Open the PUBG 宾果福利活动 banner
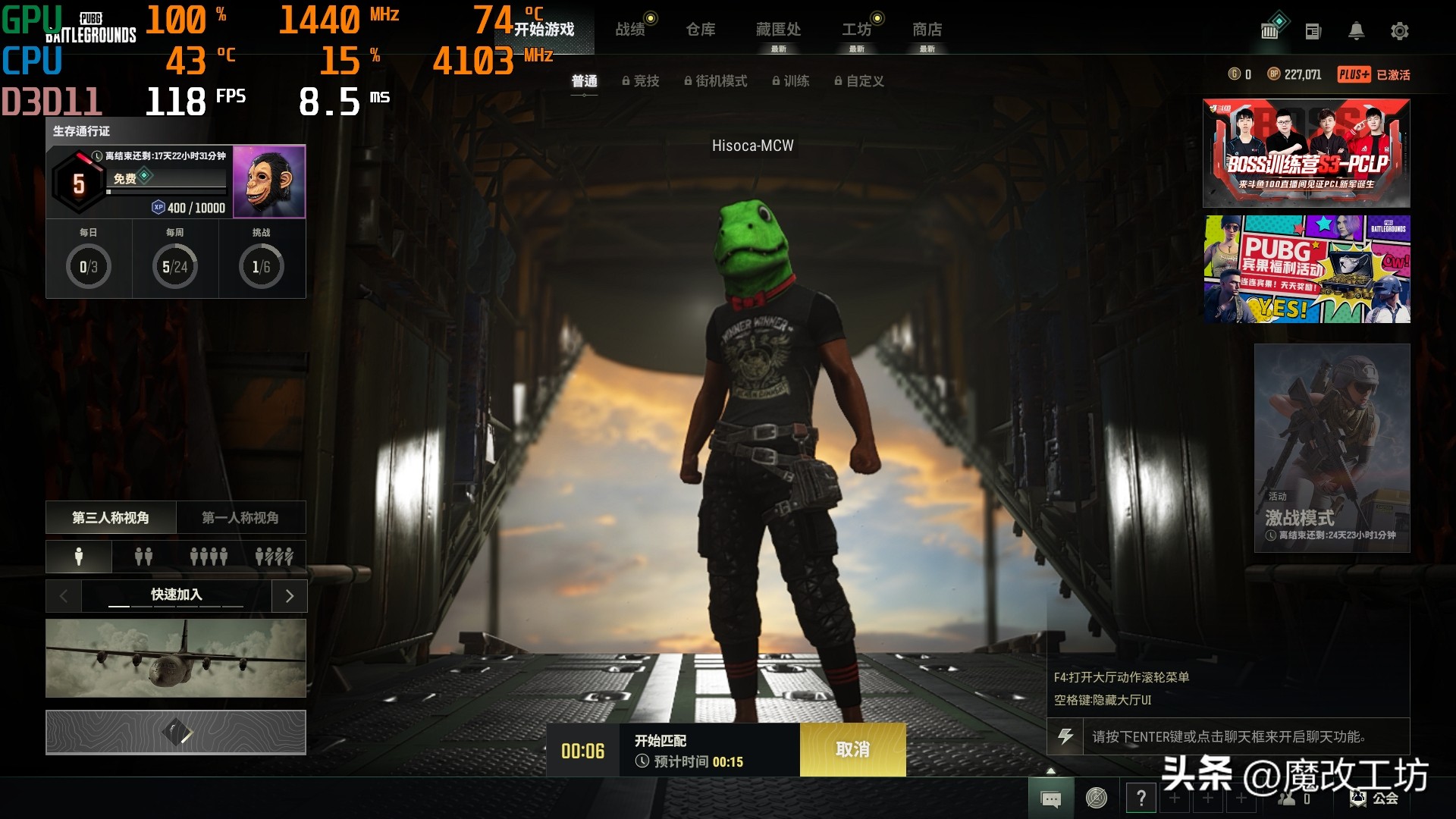This screenshot has height=819, width=1456. coord(1306,269)
